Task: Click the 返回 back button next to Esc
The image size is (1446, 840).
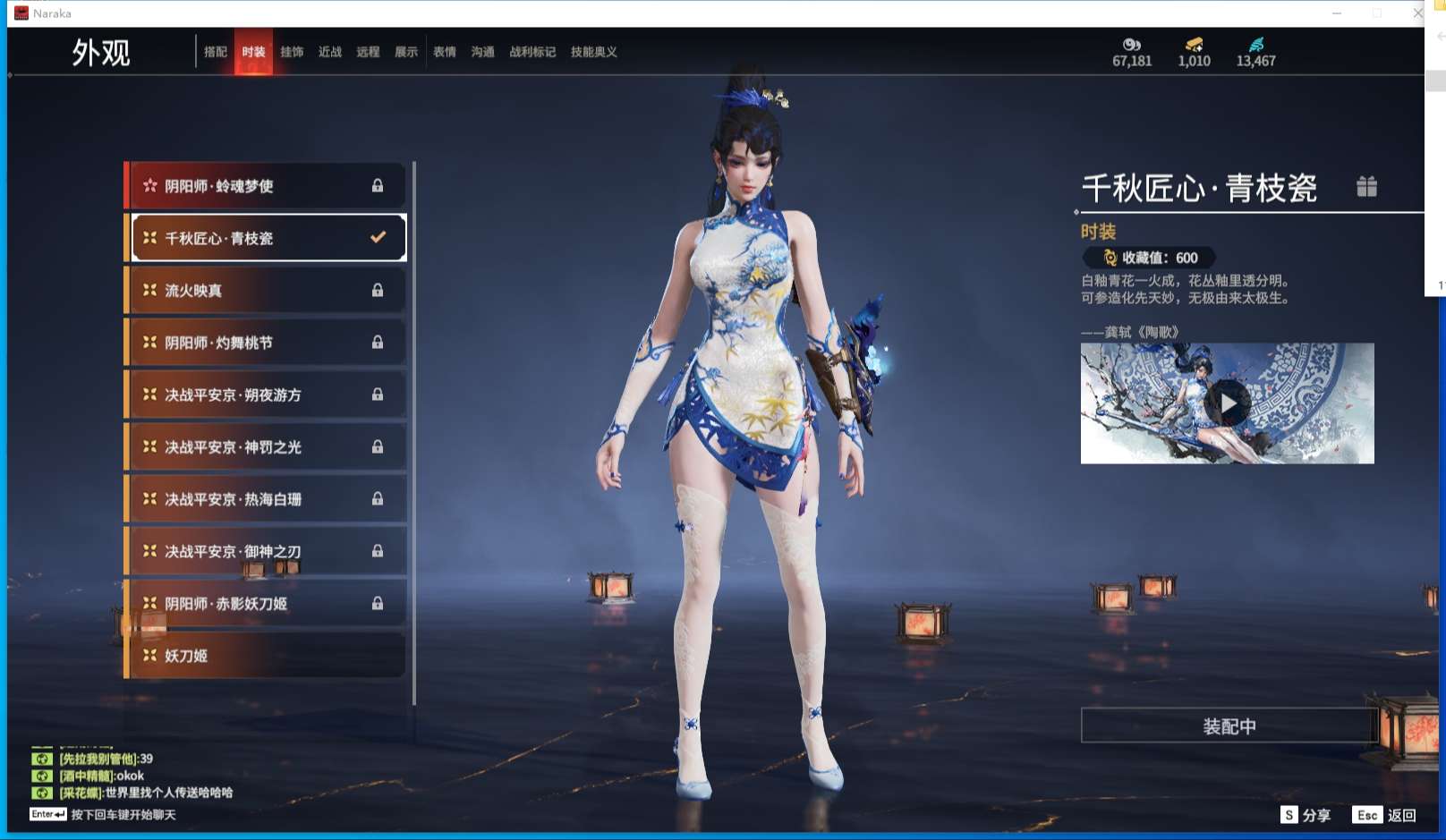Action: (1403, 815)
